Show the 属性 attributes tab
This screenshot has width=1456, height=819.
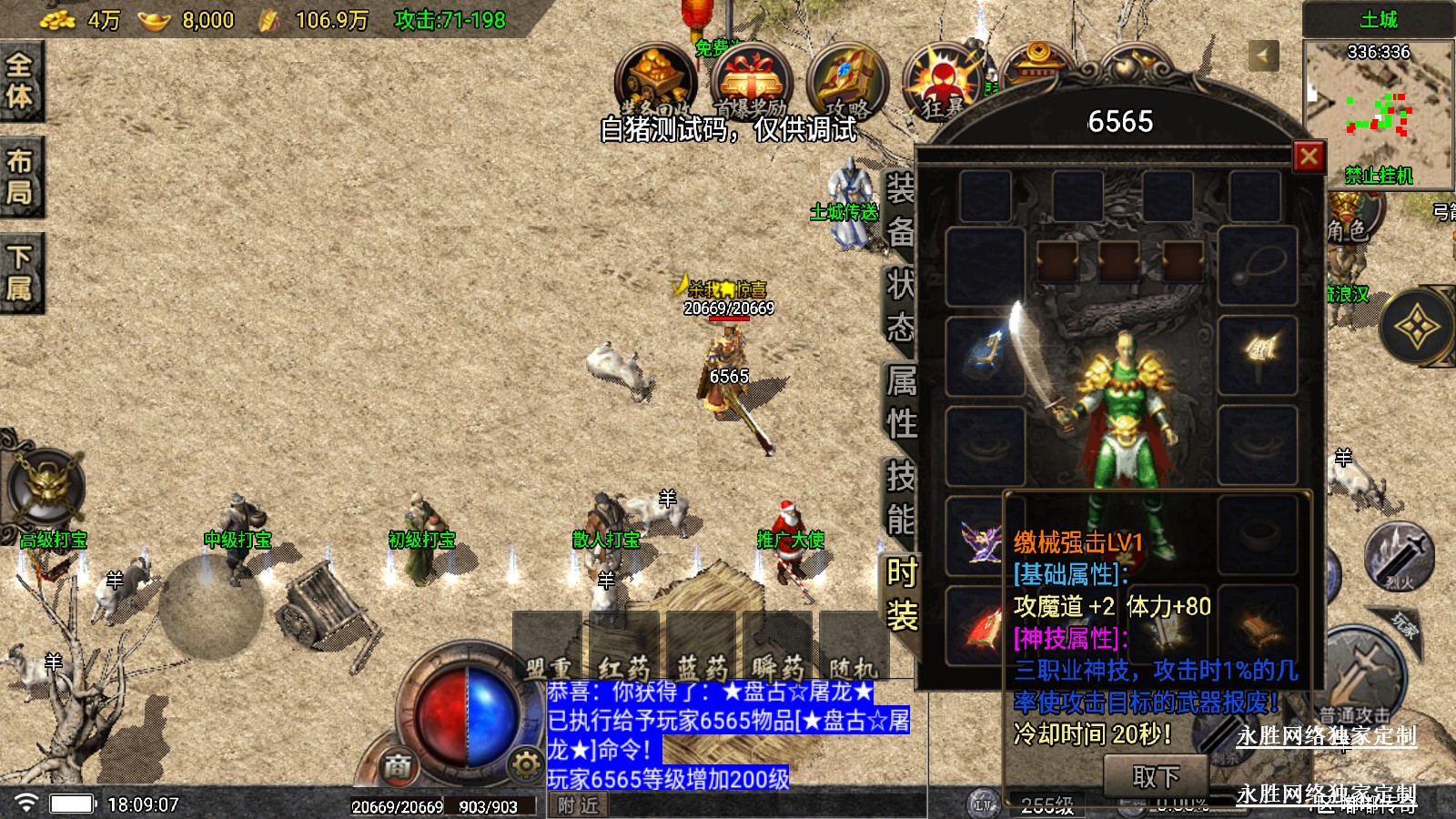901,401
